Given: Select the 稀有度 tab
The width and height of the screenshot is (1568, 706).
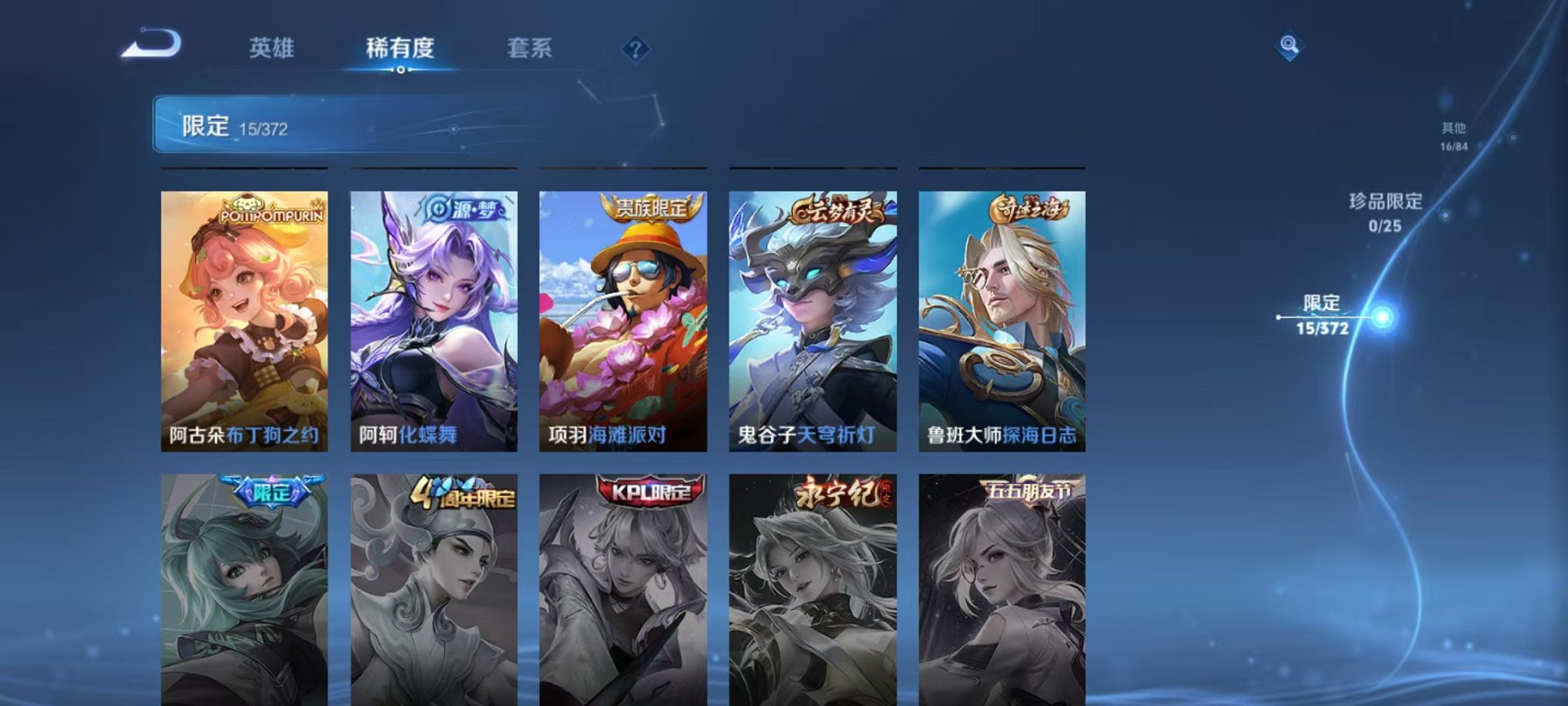Looking at the screenshot, I should (x=398, y=48).
